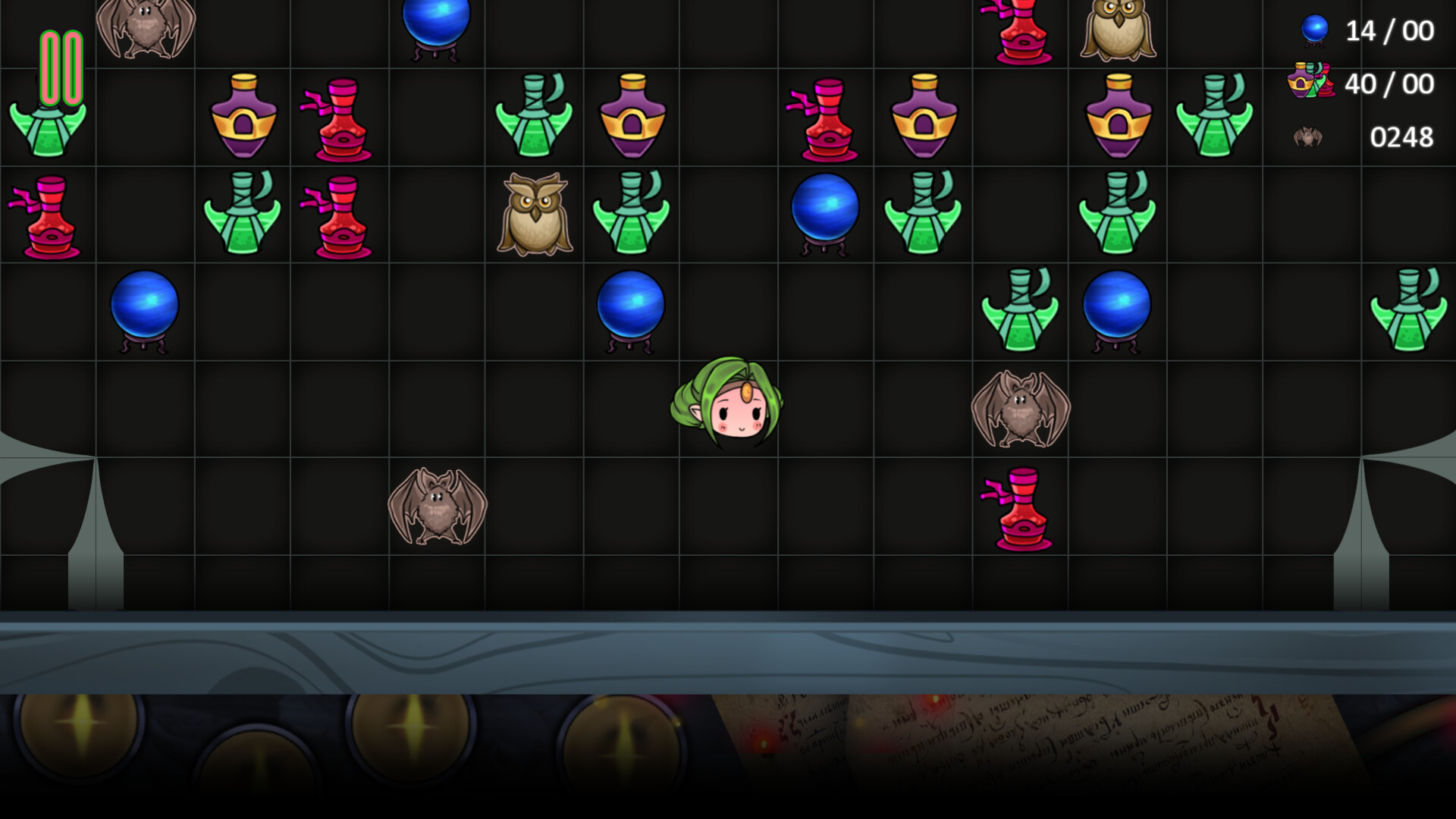Click the bat score counter icon
This screenshot has height=819, width=1456.
(x=1307, y=136)
